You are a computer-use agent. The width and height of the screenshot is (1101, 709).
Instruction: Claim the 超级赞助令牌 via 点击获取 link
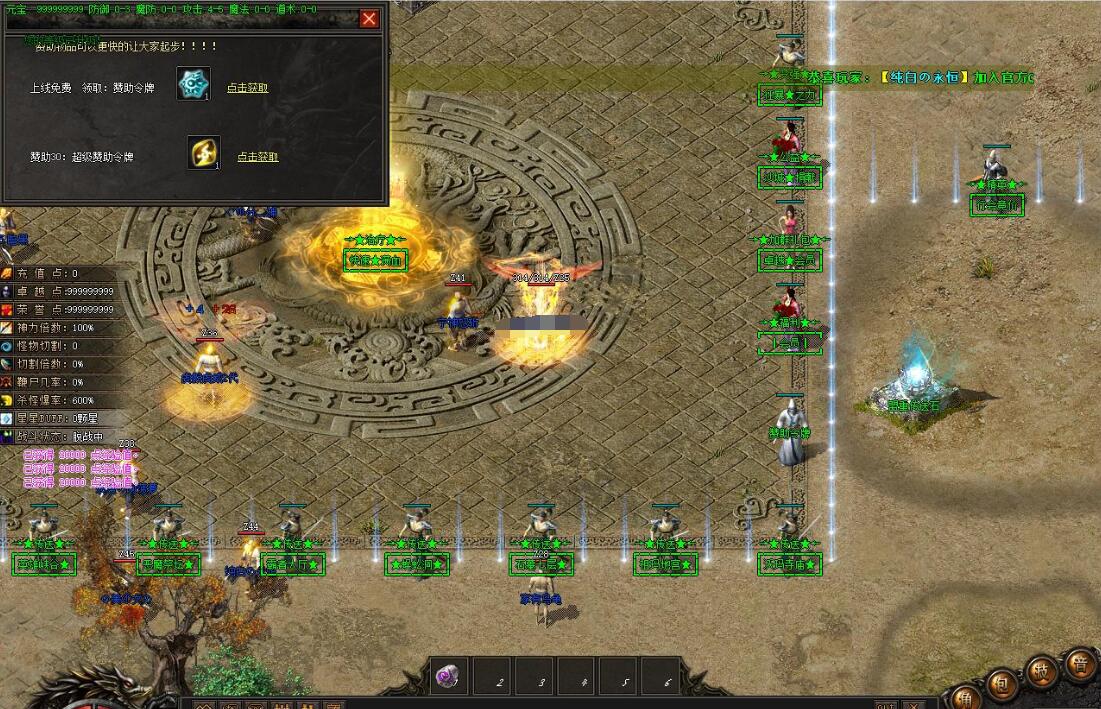(257, 157)
